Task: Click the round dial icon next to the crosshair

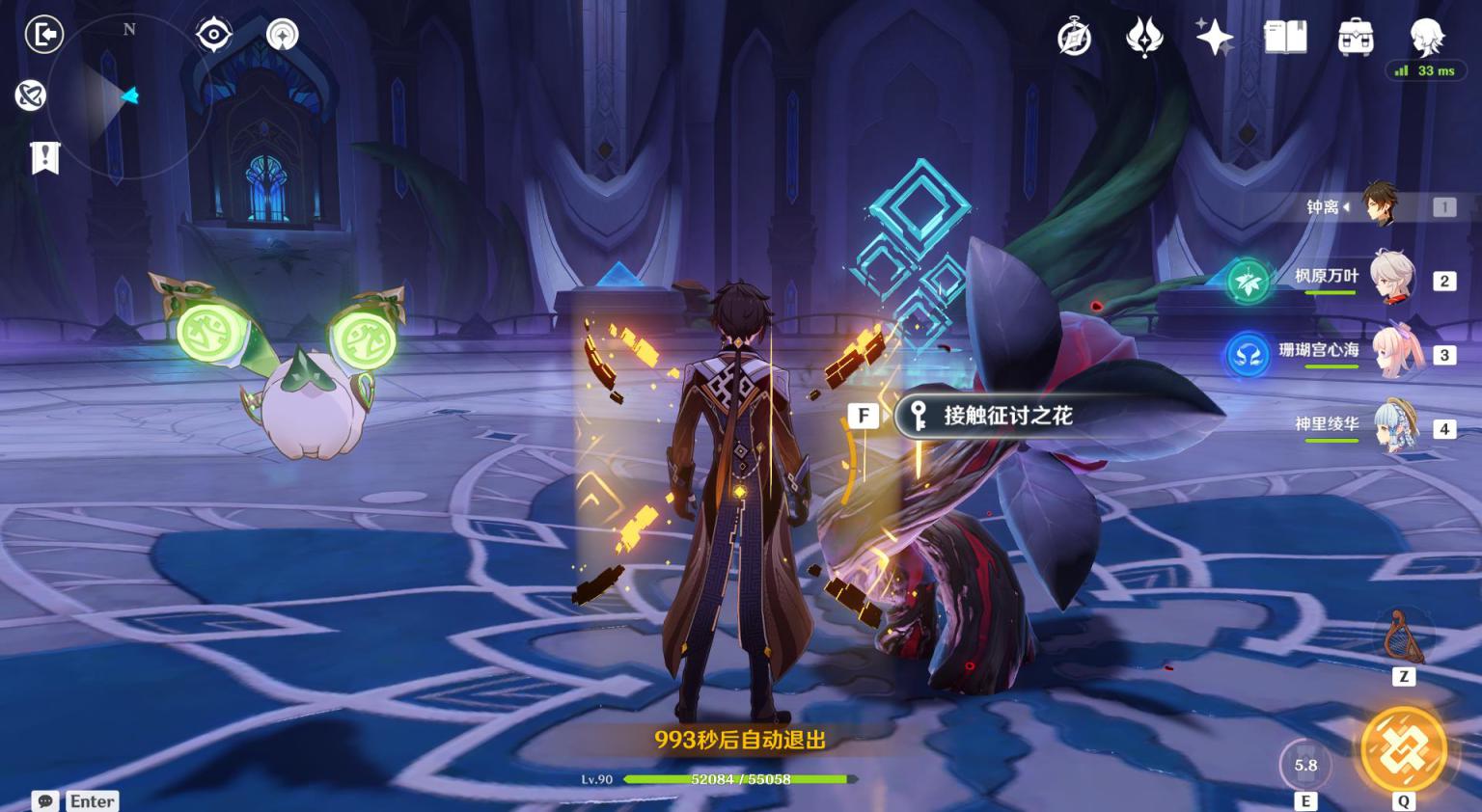Action: [x=283, y=36]
